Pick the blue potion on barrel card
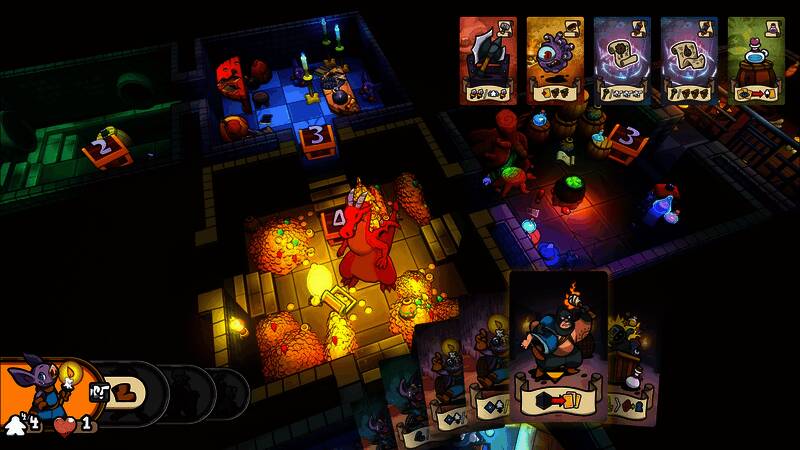The image size is (800, 450). pyautogui.click(x=756, y=60)
